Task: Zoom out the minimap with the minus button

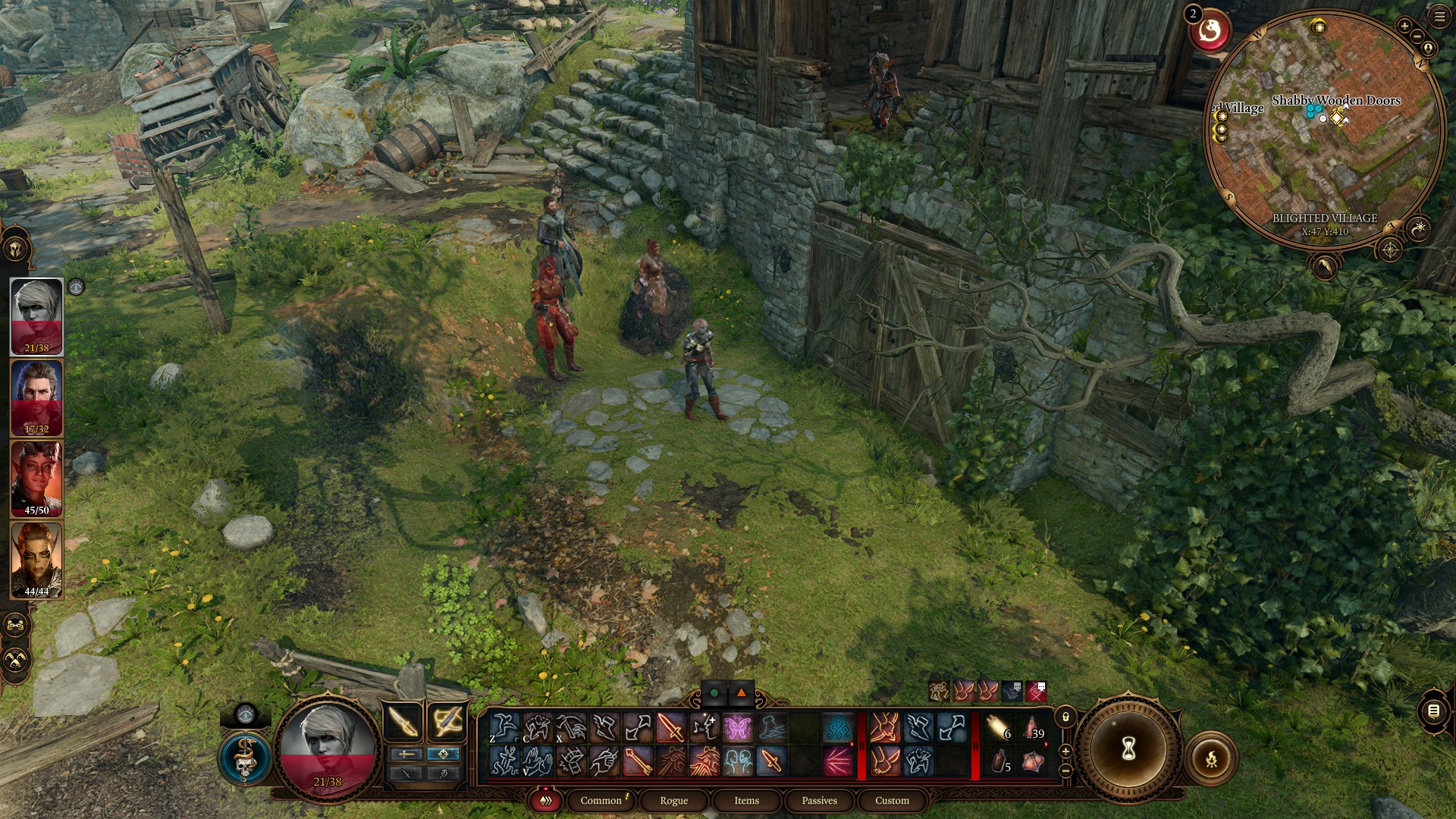Action: tap(1416, 36)
